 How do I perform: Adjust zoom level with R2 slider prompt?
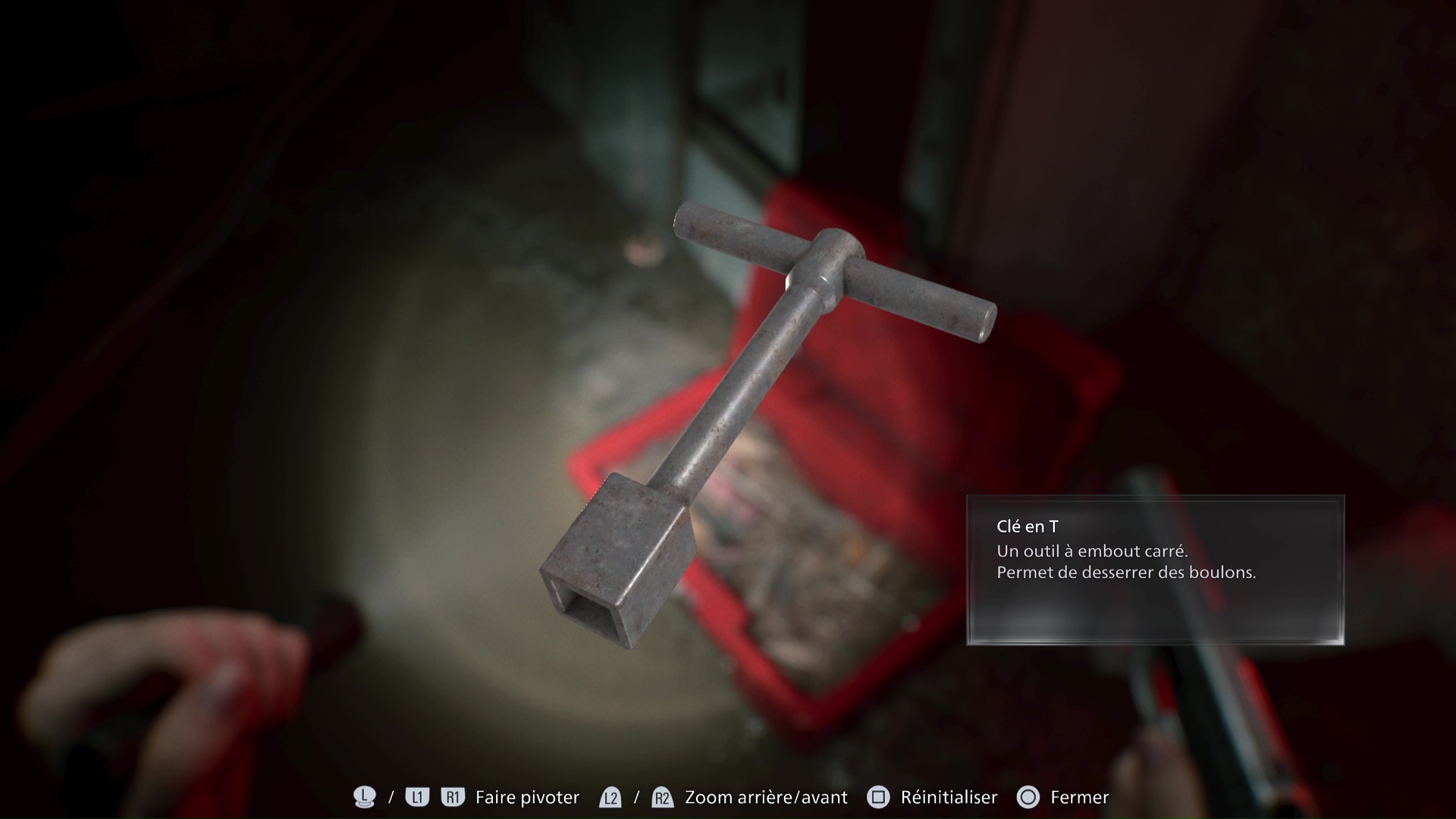coord(661,797)
